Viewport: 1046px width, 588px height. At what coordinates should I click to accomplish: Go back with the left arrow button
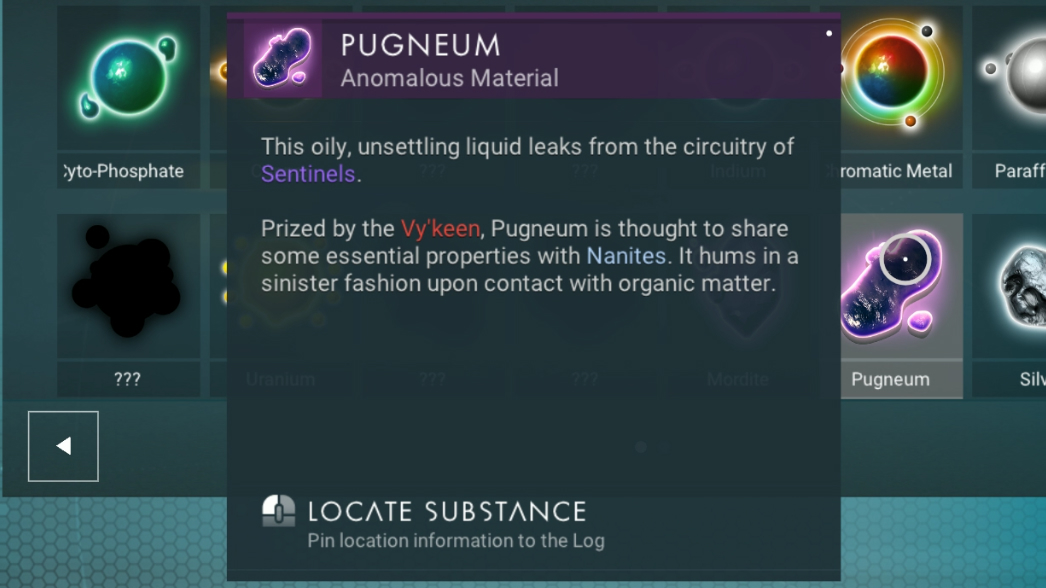[63, 446]
